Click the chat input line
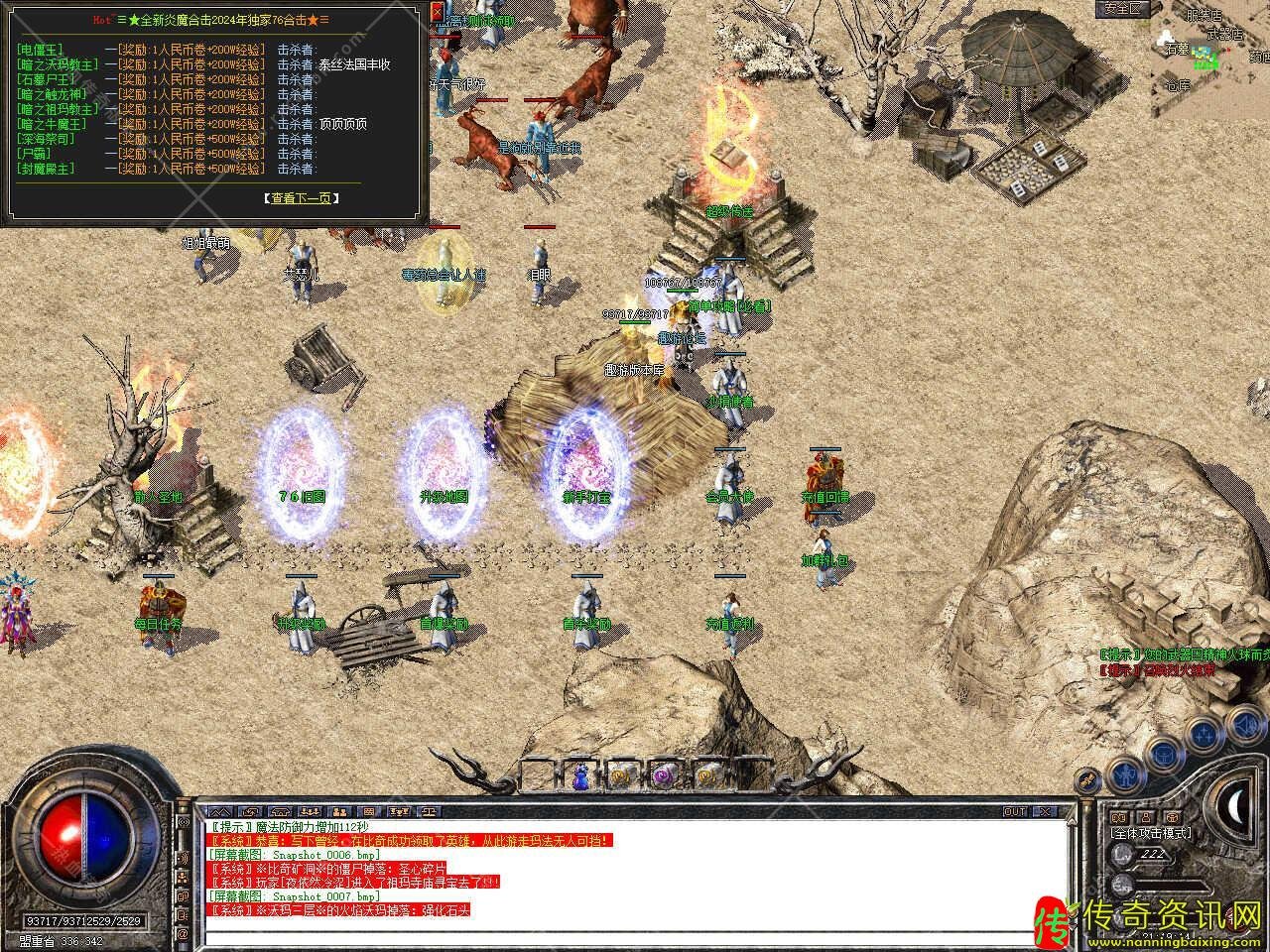The height and width of the screenshot is (952, 1270). pos(635,935)
